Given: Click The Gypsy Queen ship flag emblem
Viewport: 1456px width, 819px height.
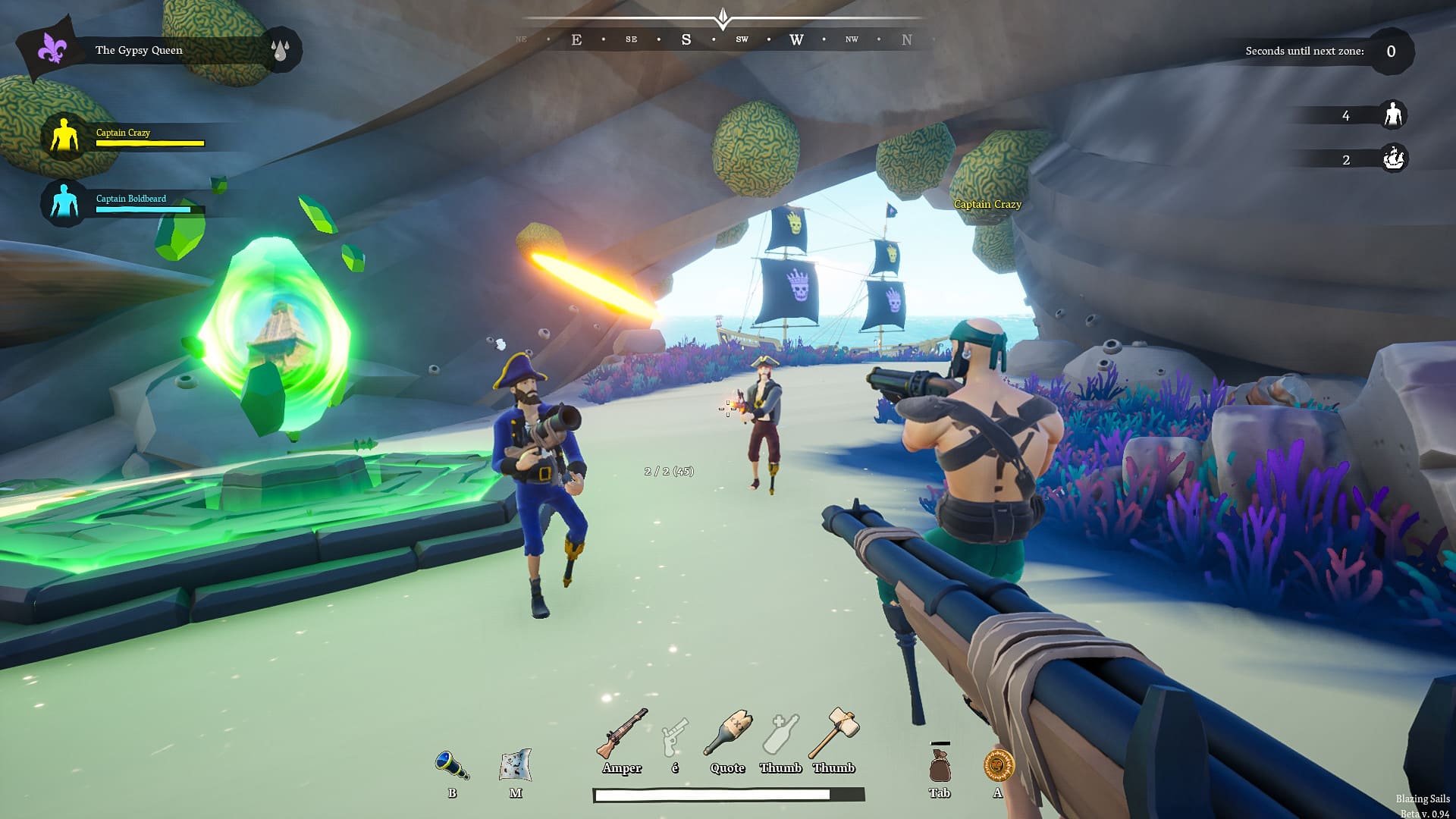Looking at the screenshot, I should click(52, 49).
